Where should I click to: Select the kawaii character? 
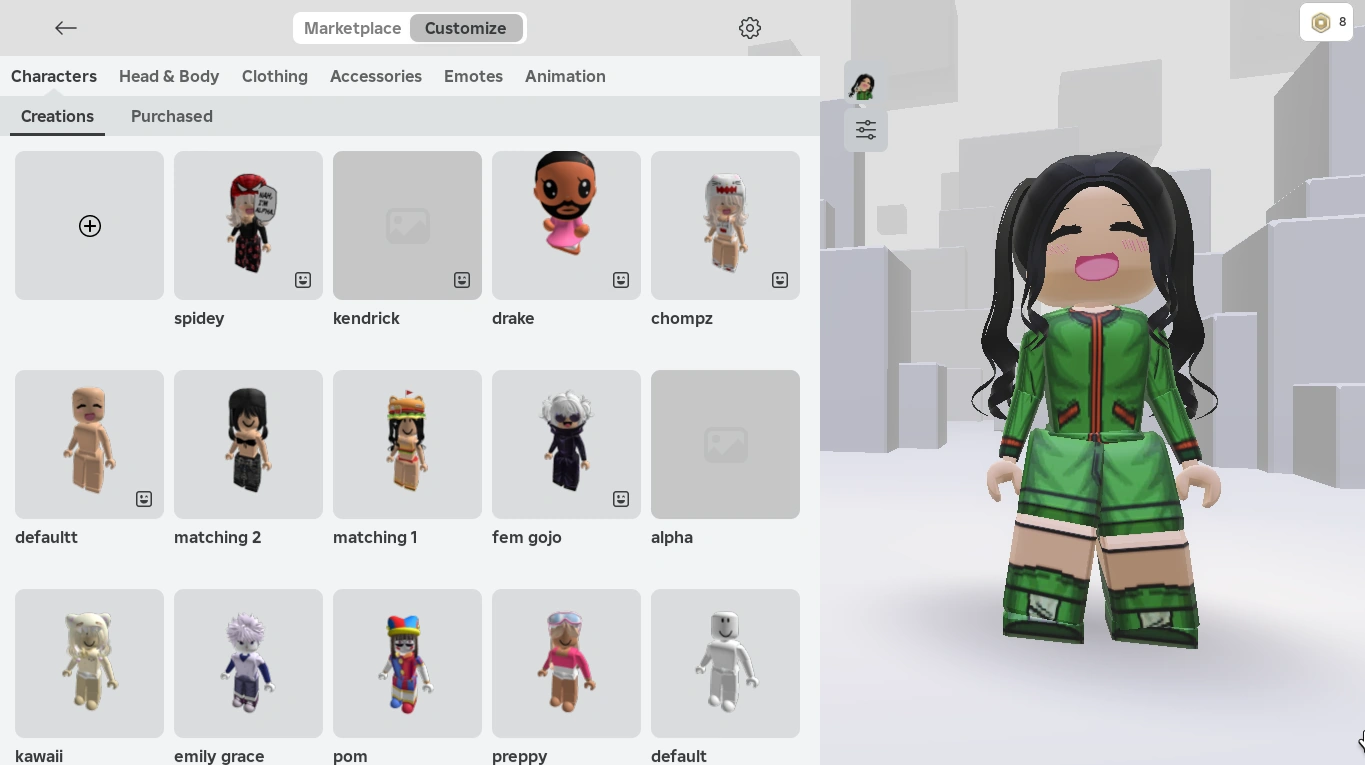pos(89,663)
